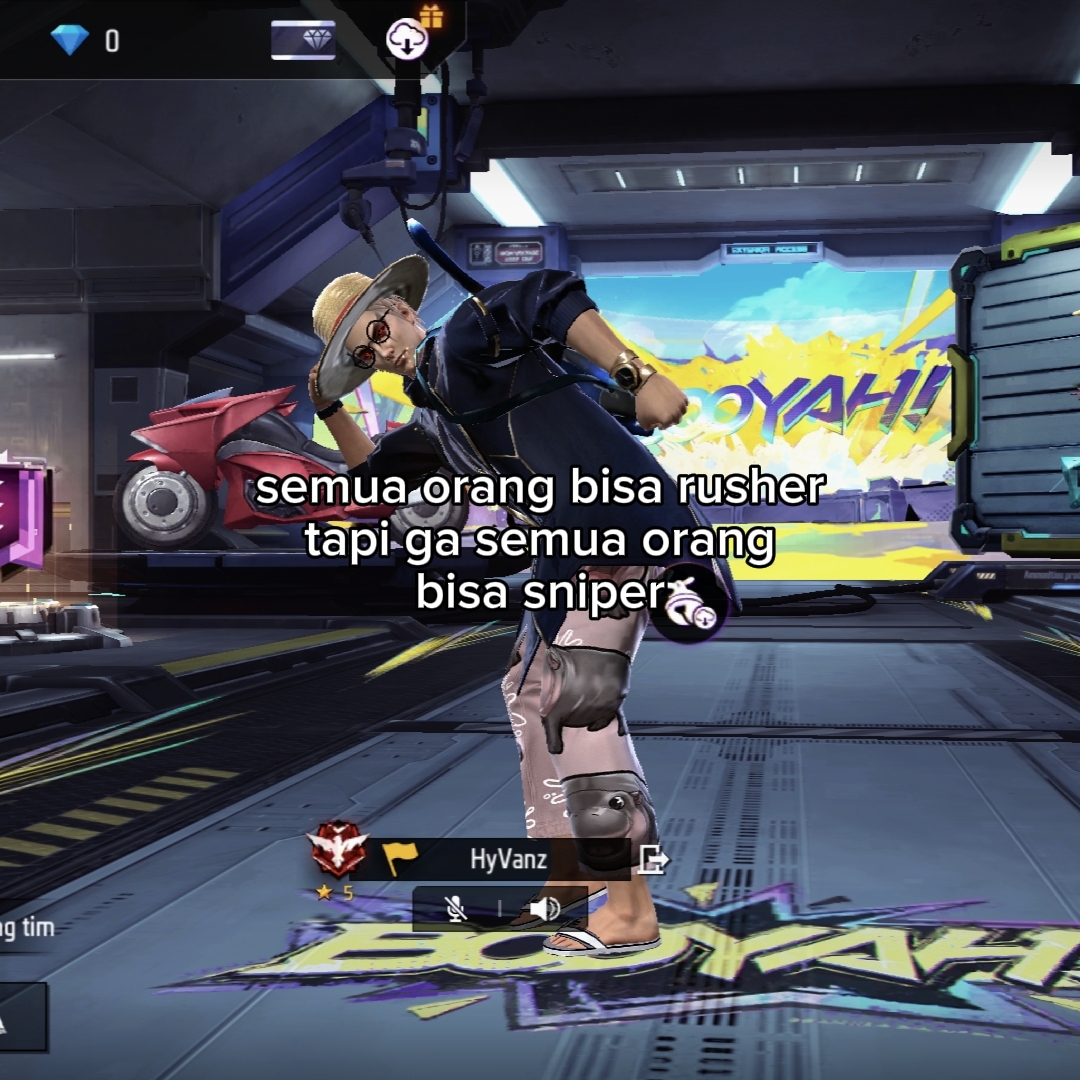Tap the cloud download icon
Viewport: 1080px width, 1080px height.
[407, 39]
